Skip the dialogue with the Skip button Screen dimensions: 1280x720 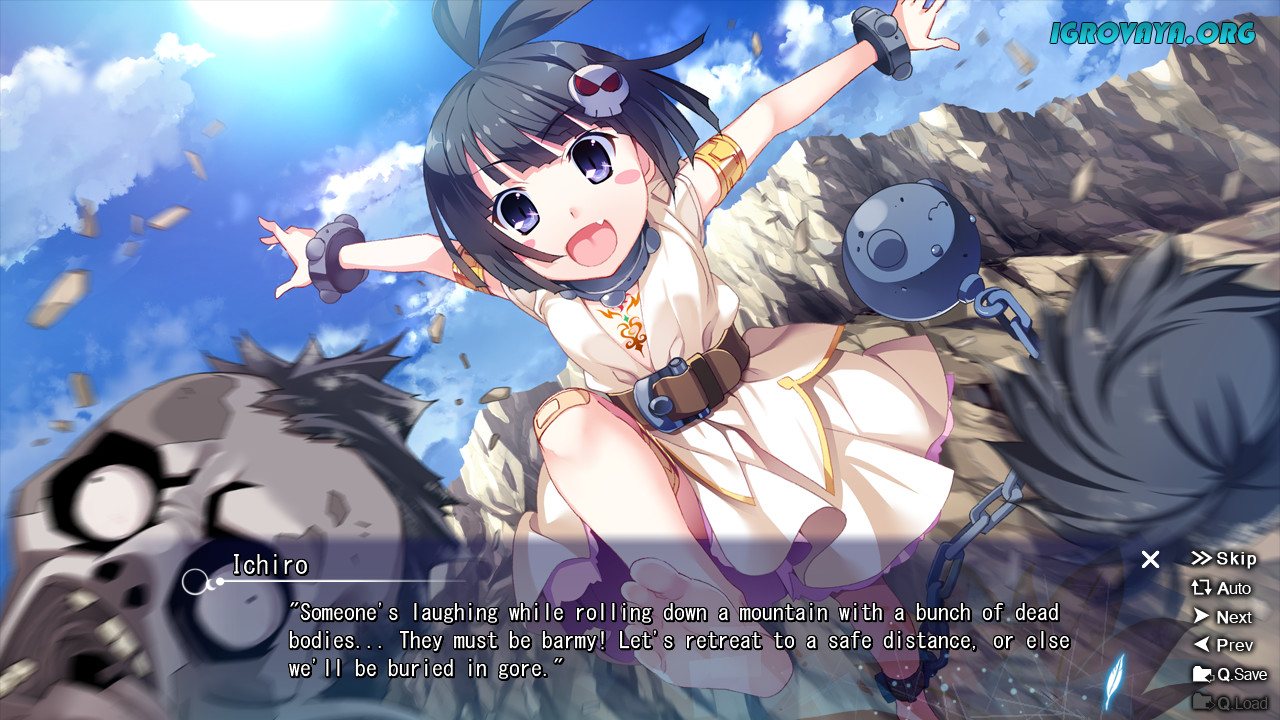tap(1223, 559)
